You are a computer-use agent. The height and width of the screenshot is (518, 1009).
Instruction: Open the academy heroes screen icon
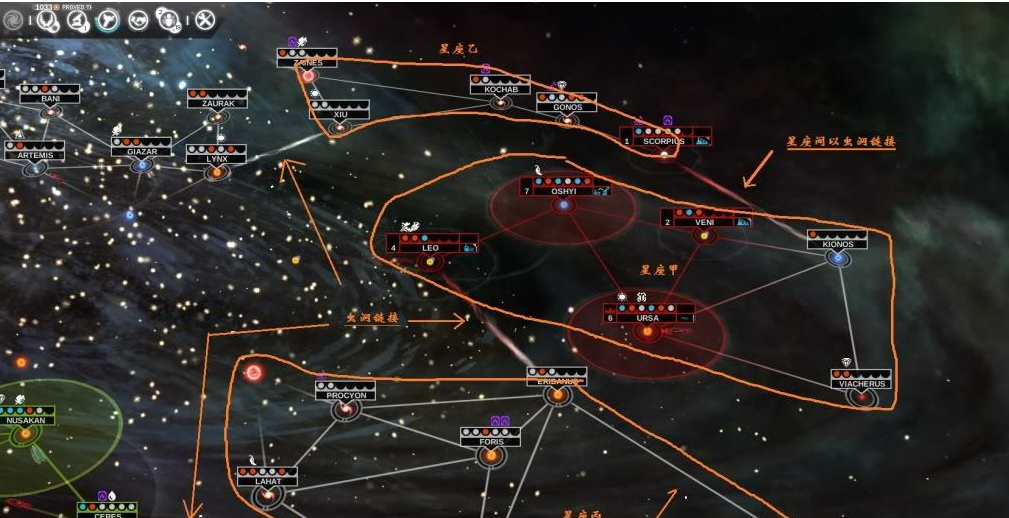168,20
